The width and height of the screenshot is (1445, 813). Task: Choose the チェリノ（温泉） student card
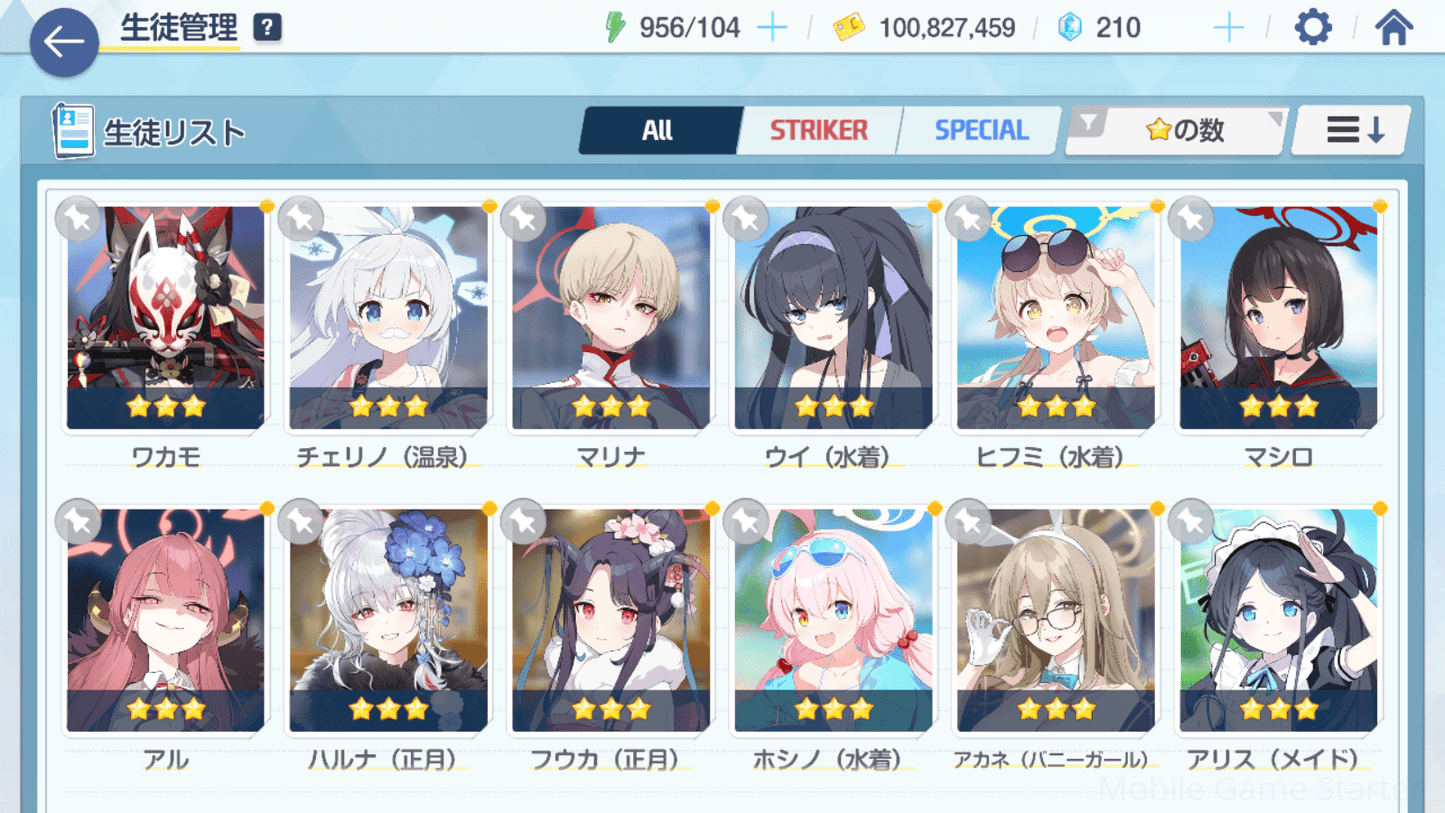388,318
